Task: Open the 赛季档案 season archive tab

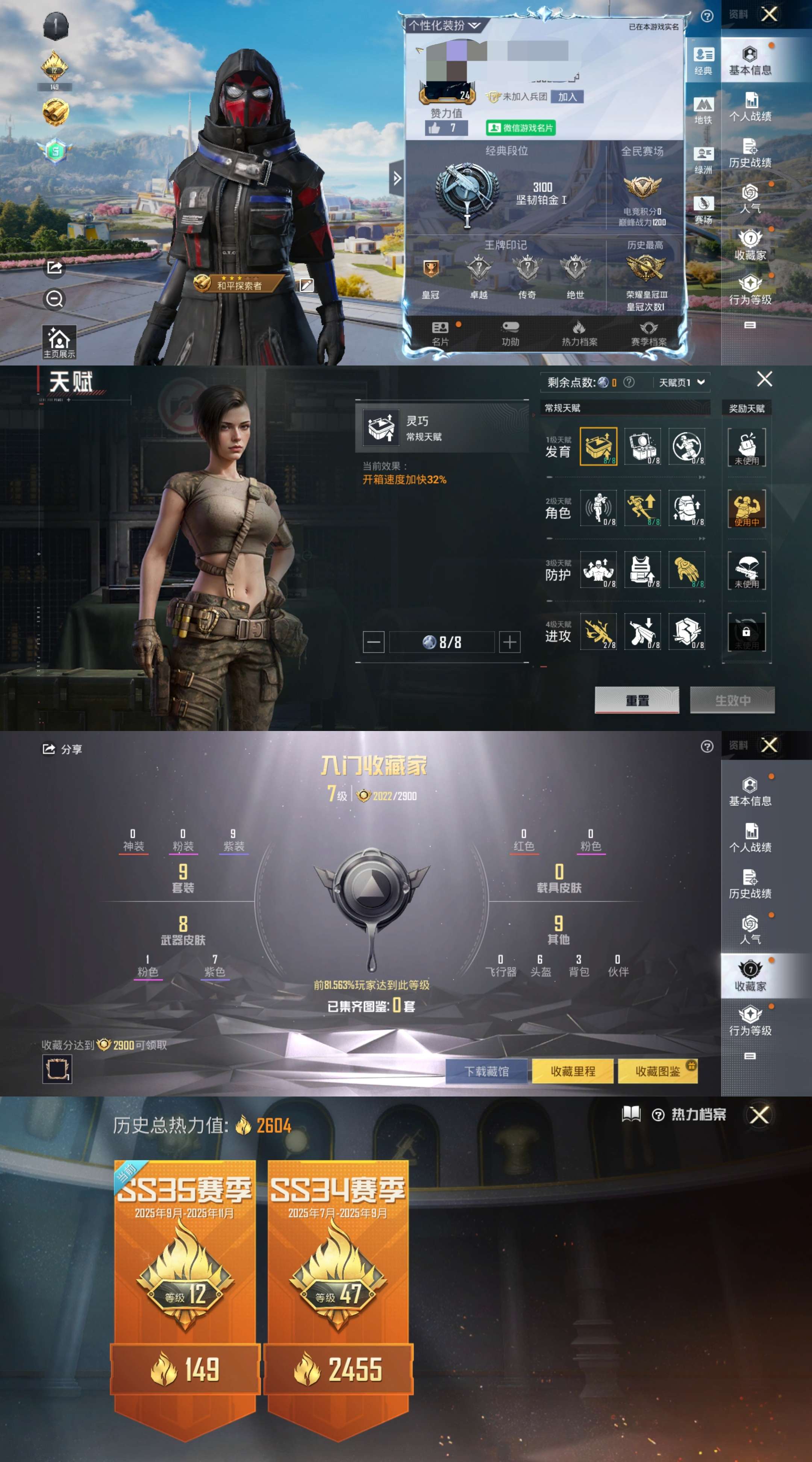Action: coord(648,333)
